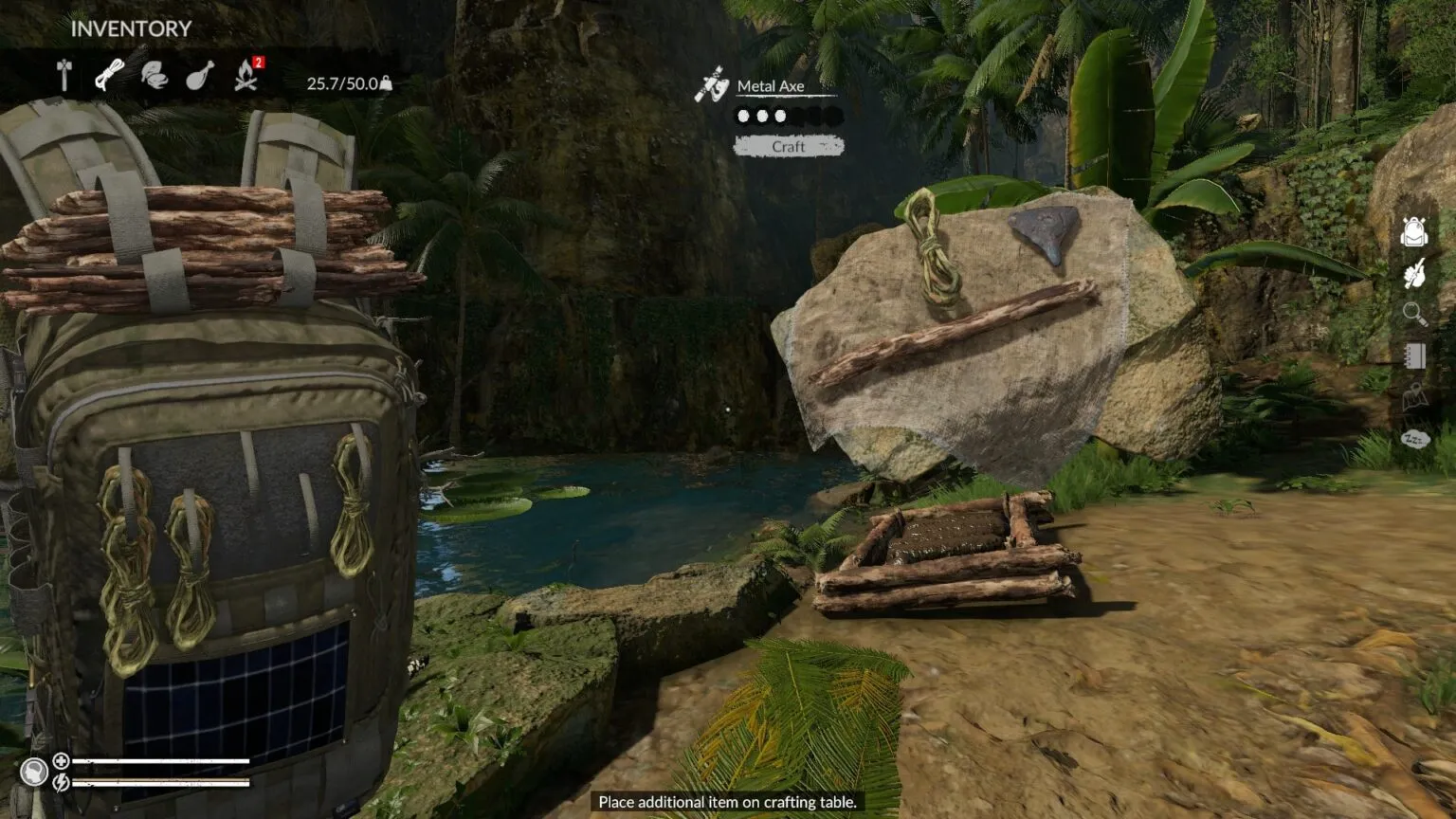The image size is (1456, 819).
Task: Select the backpack icon in side menu
Action: point(1413,230)
